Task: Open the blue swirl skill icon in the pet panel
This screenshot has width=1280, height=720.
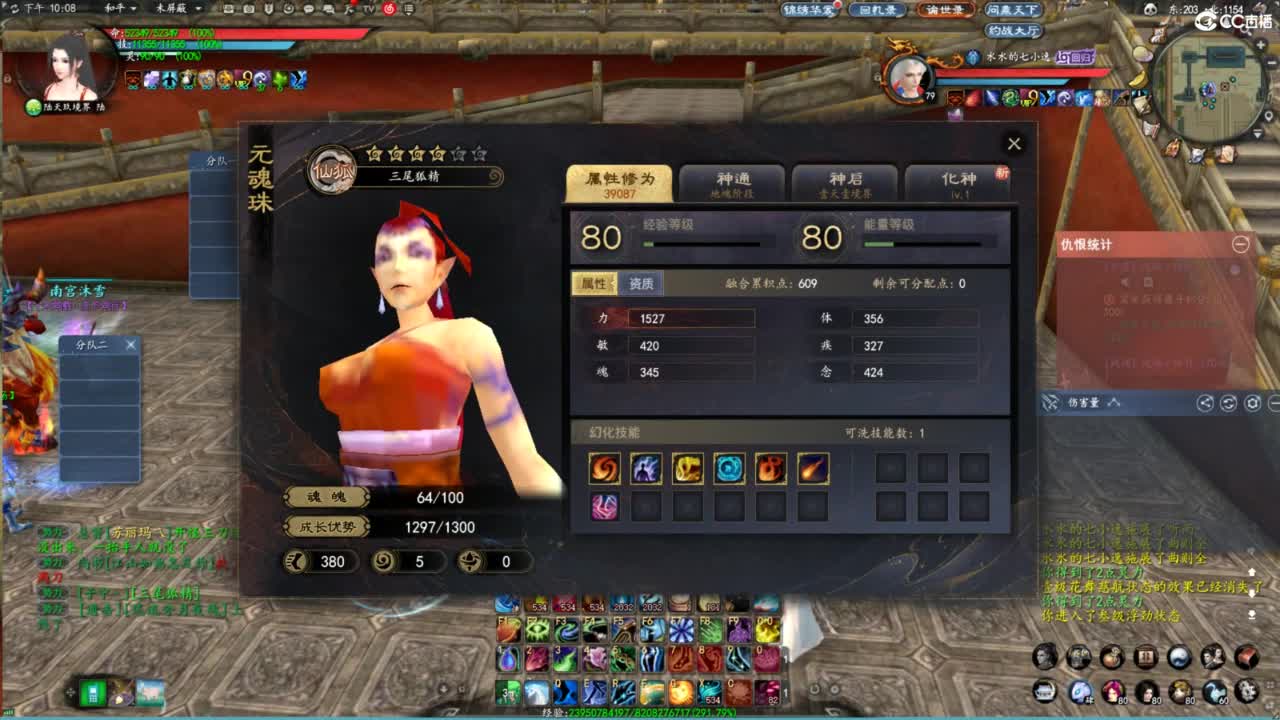Action: click(729, 467)
